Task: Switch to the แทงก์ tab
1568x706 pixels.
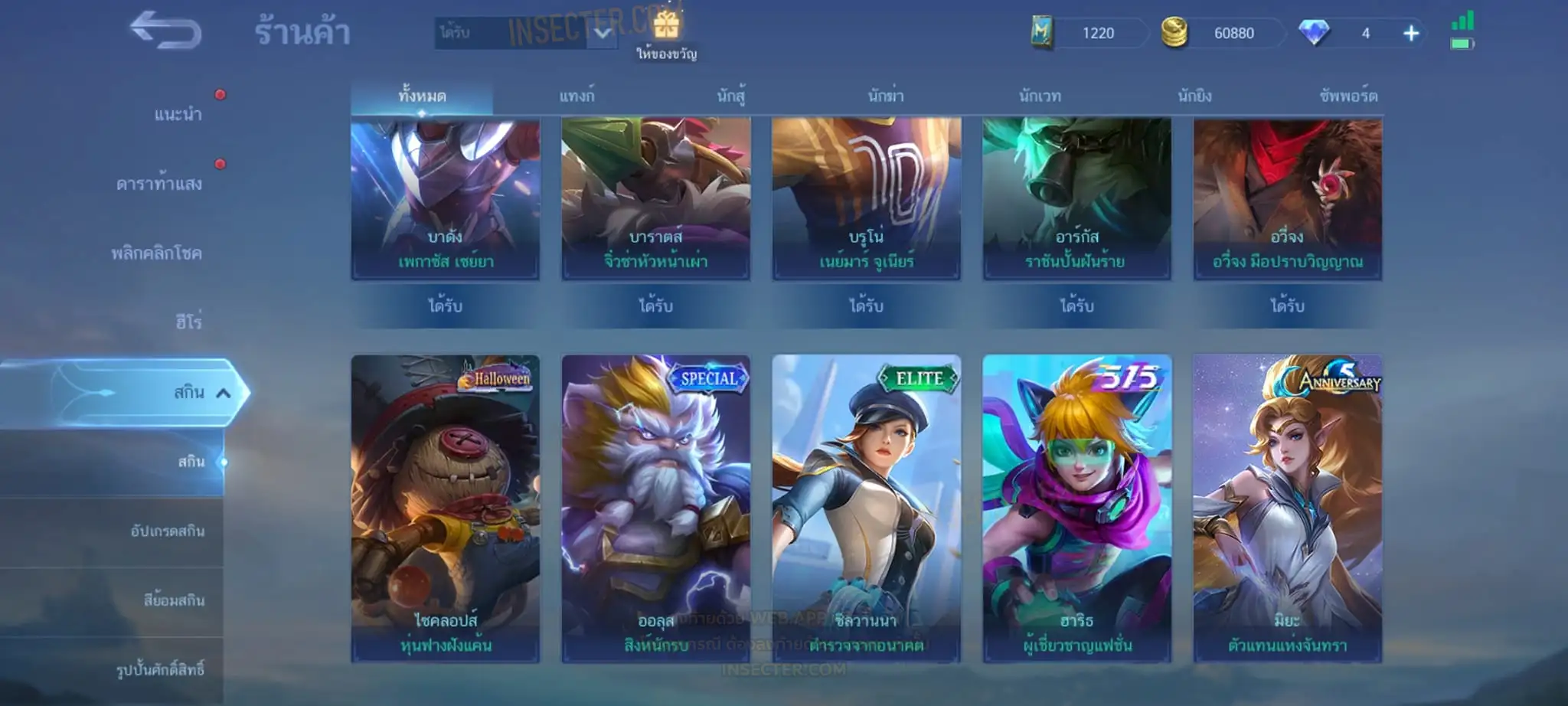Action: pos(577,96)
